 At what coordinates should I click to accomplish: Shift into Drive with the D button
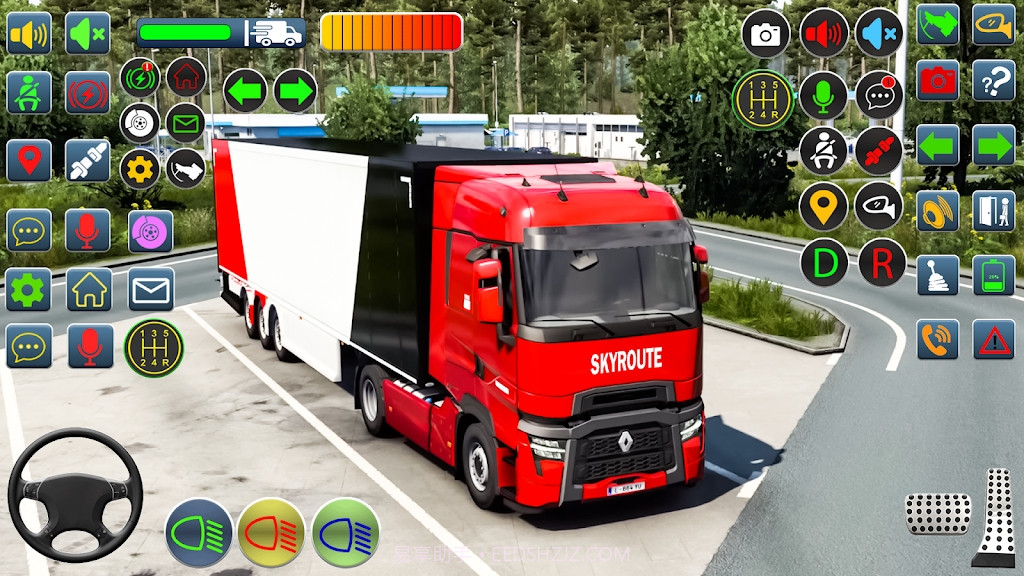(824, 263)
